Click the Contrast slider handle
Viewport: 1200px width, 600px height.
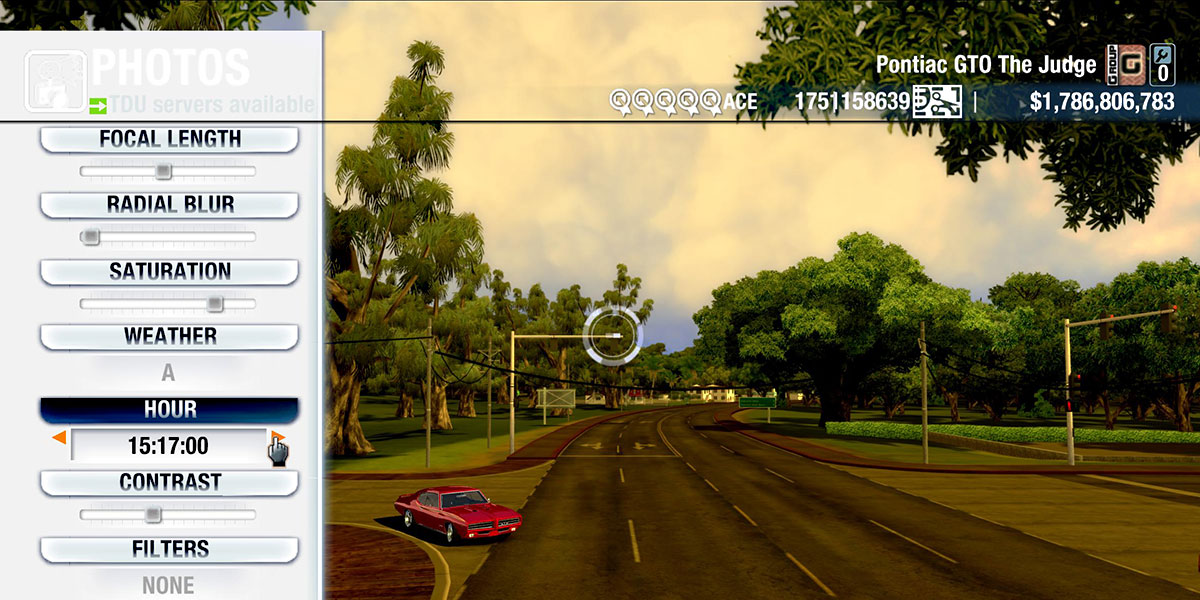click(152, 514)
